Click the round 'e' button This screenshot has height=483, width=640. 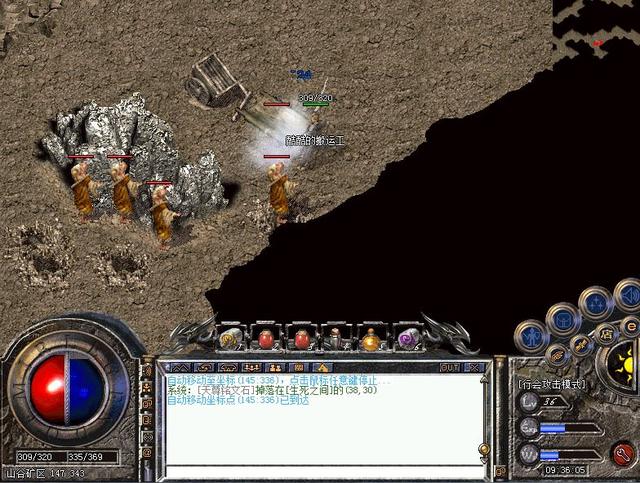[630, 325]
